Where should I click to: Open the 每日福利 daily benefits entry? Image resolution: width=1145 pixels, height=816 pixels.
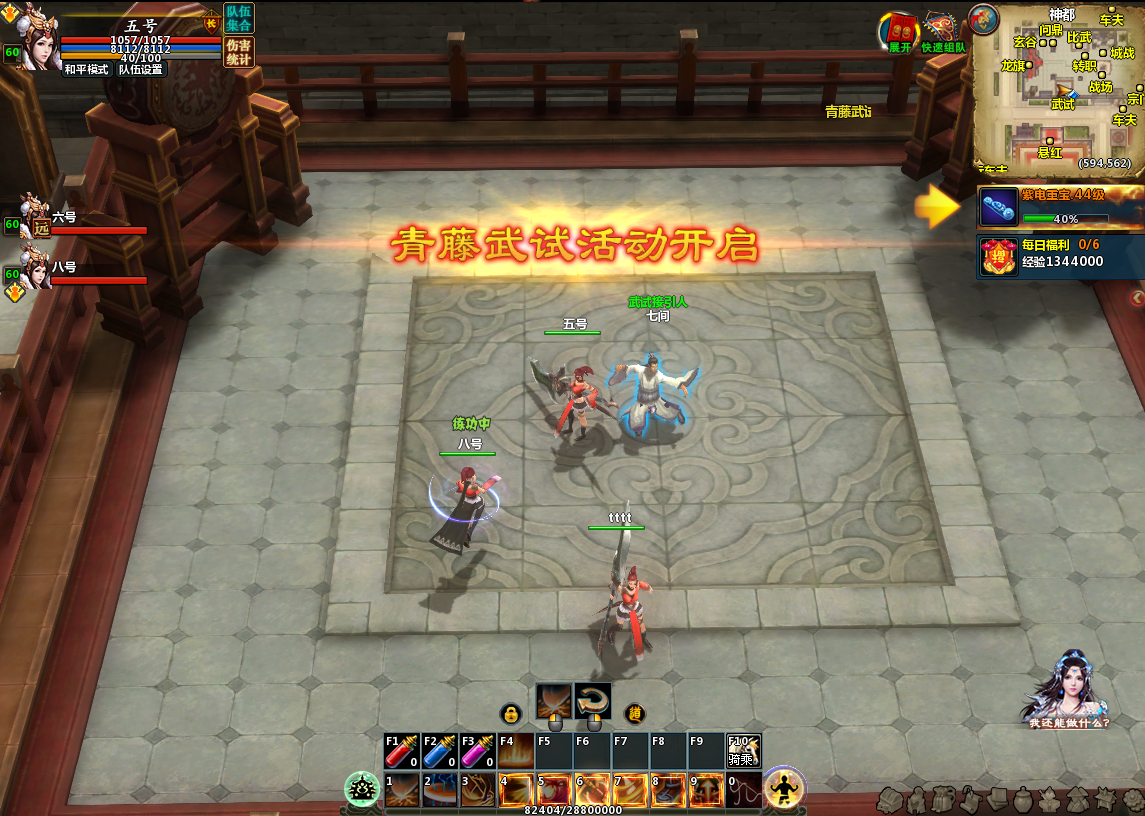pos(1060,253)
